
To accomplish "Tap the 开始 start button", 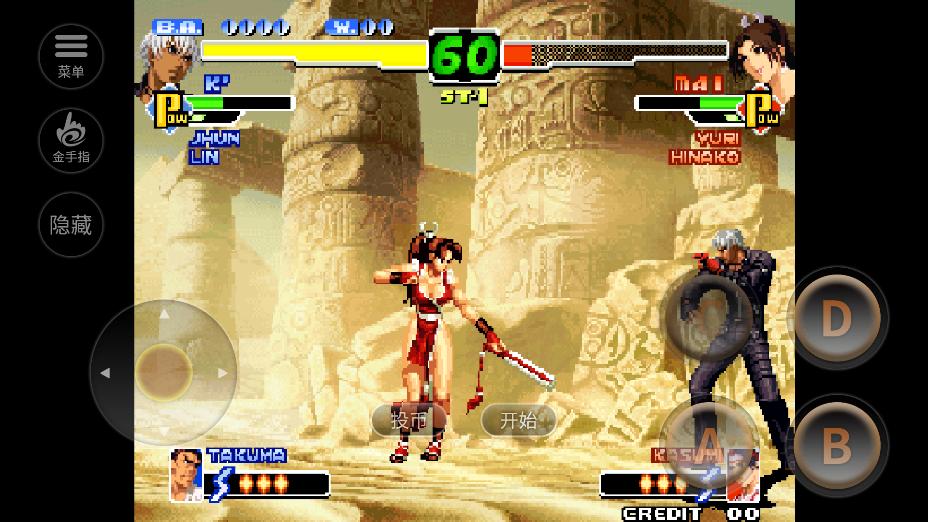I will tap(518, 420).
